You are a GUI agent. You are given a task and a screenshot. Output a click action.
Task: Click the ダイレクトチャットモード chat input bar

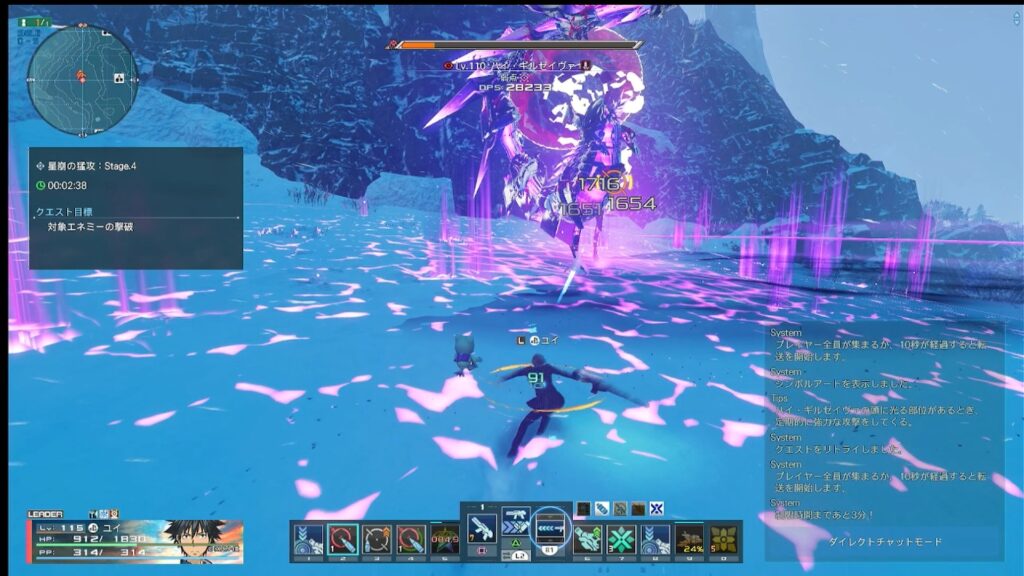tap(884, 541)
